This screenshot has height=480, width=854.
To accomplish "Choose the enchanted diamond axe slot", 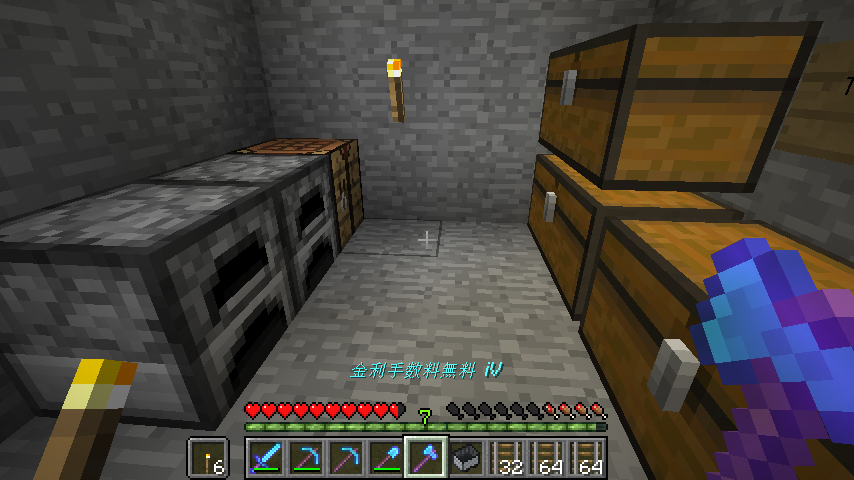I will click(425, 459).
